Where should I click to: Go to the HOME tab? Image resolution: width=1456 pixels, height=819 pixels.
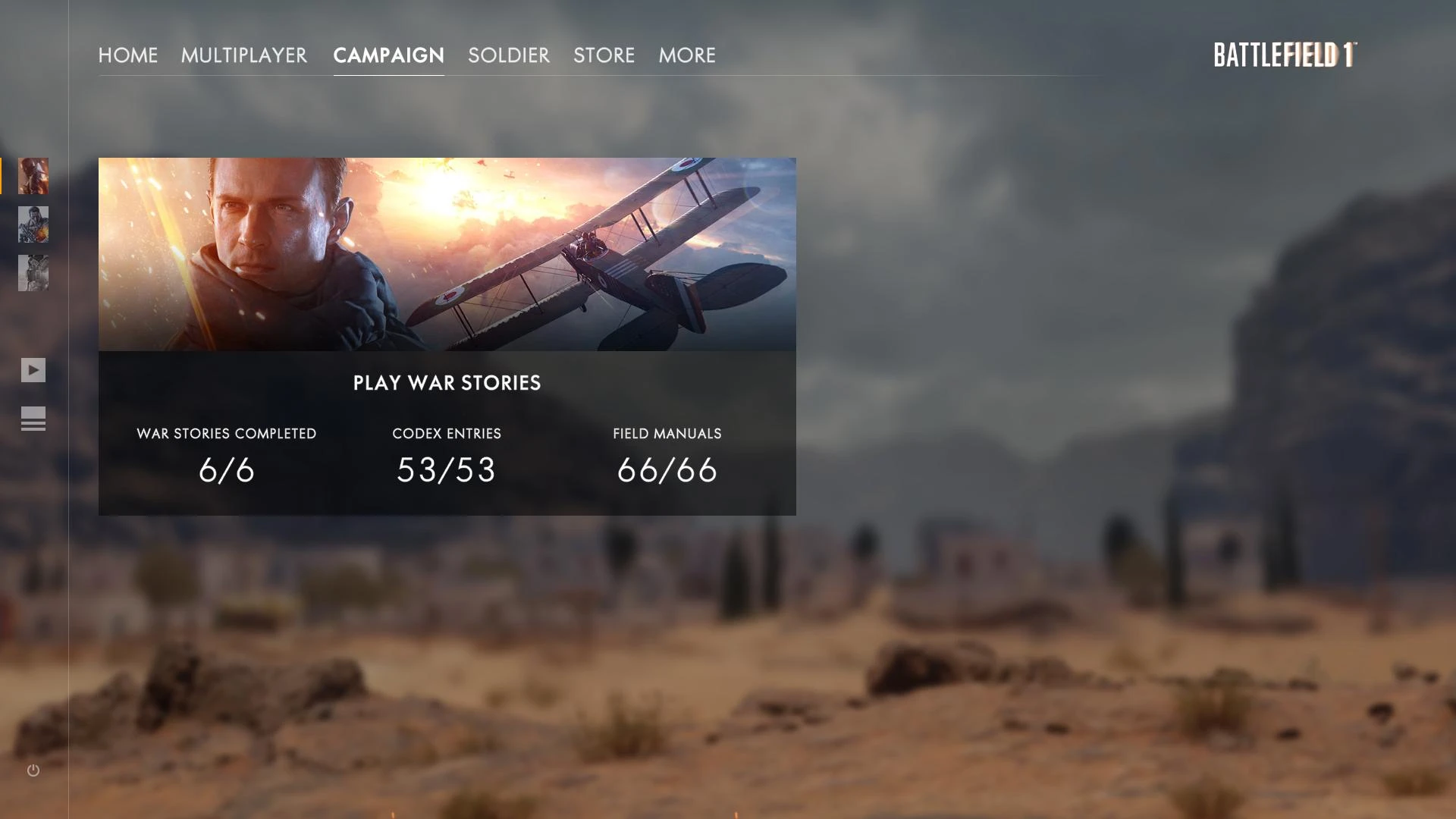click(128, 55)
